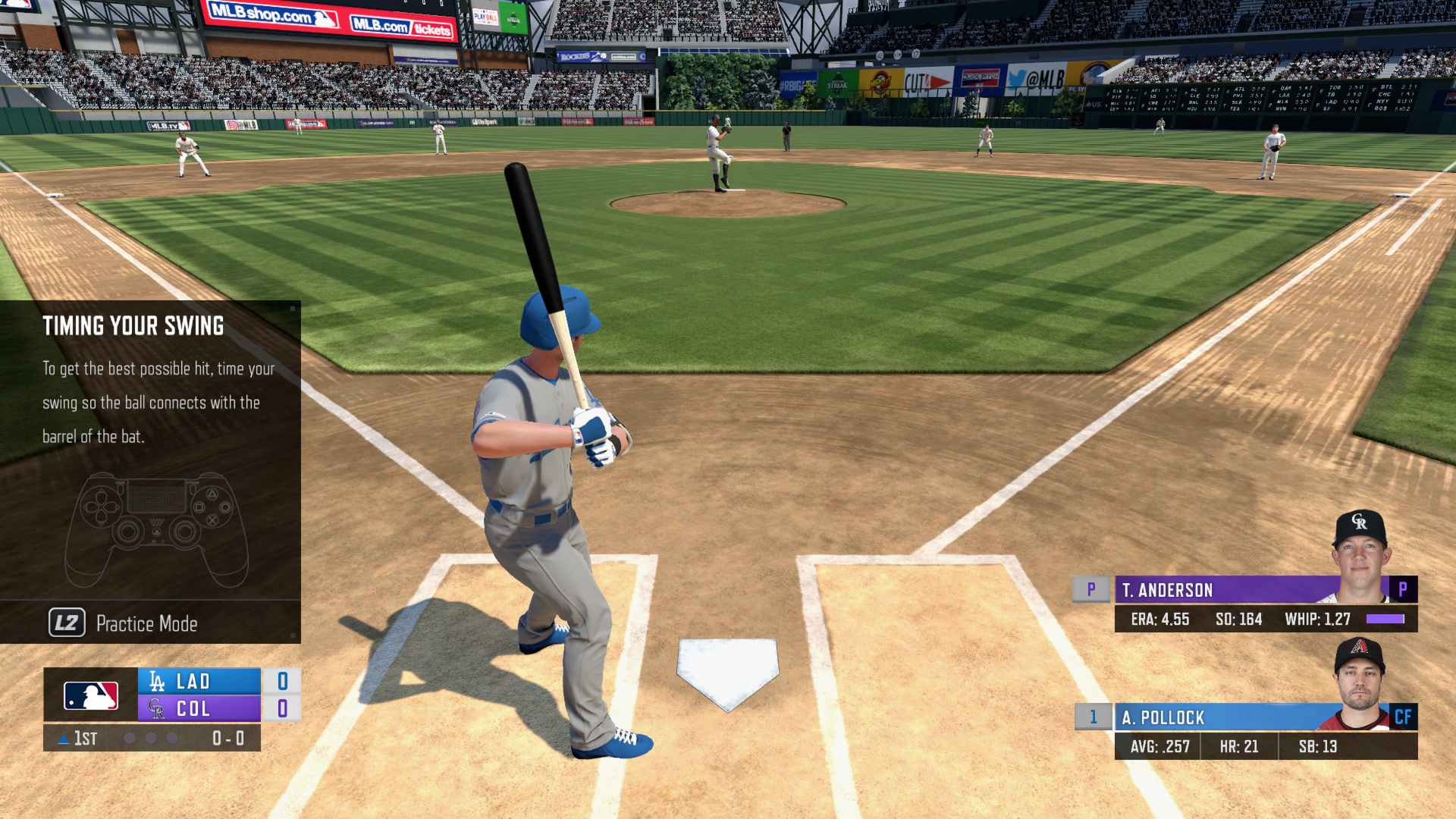
Task: Click the 1ST inning indicator triangle
Action: coord(64,737)
